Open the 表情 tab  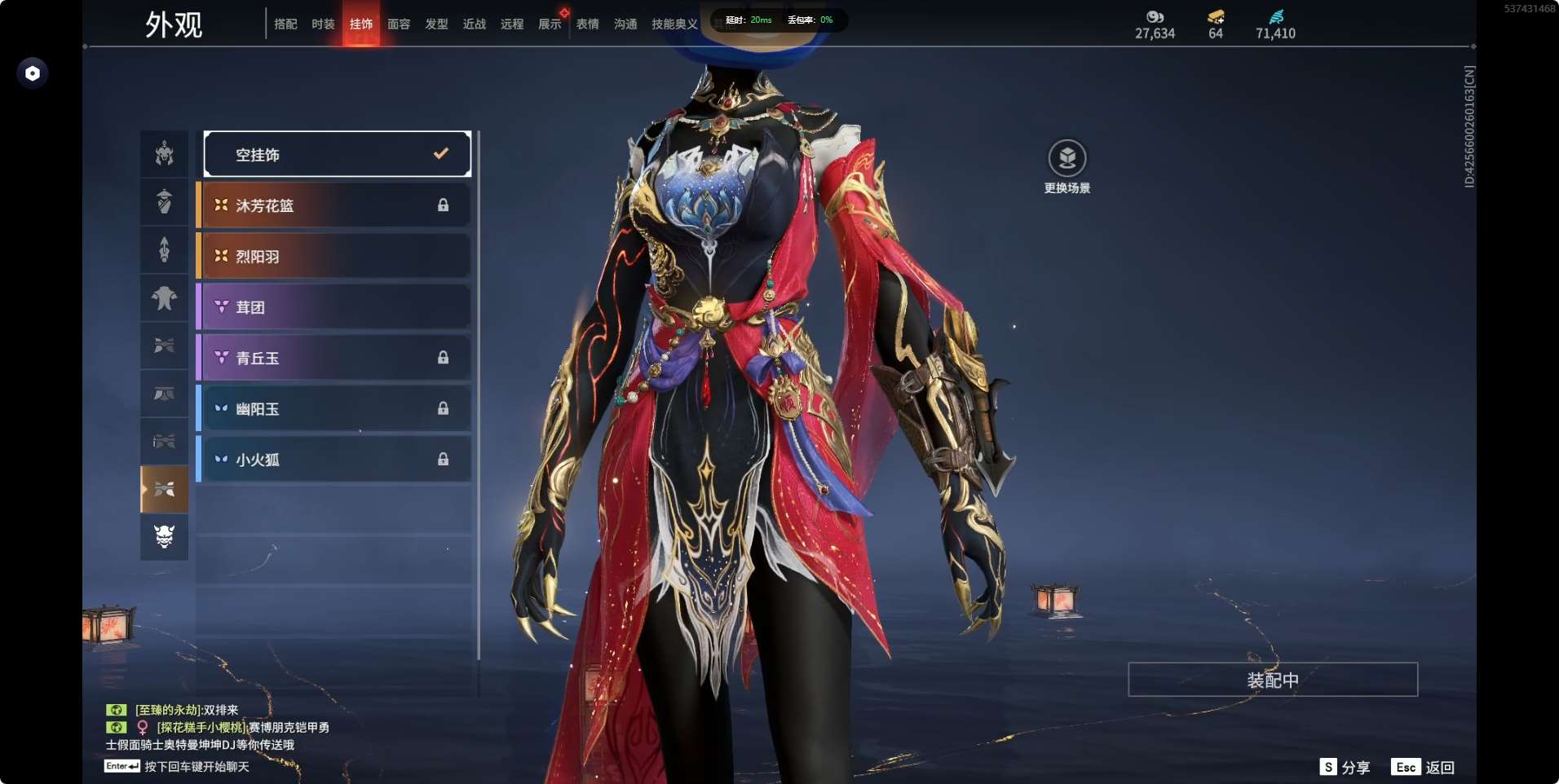587,24
